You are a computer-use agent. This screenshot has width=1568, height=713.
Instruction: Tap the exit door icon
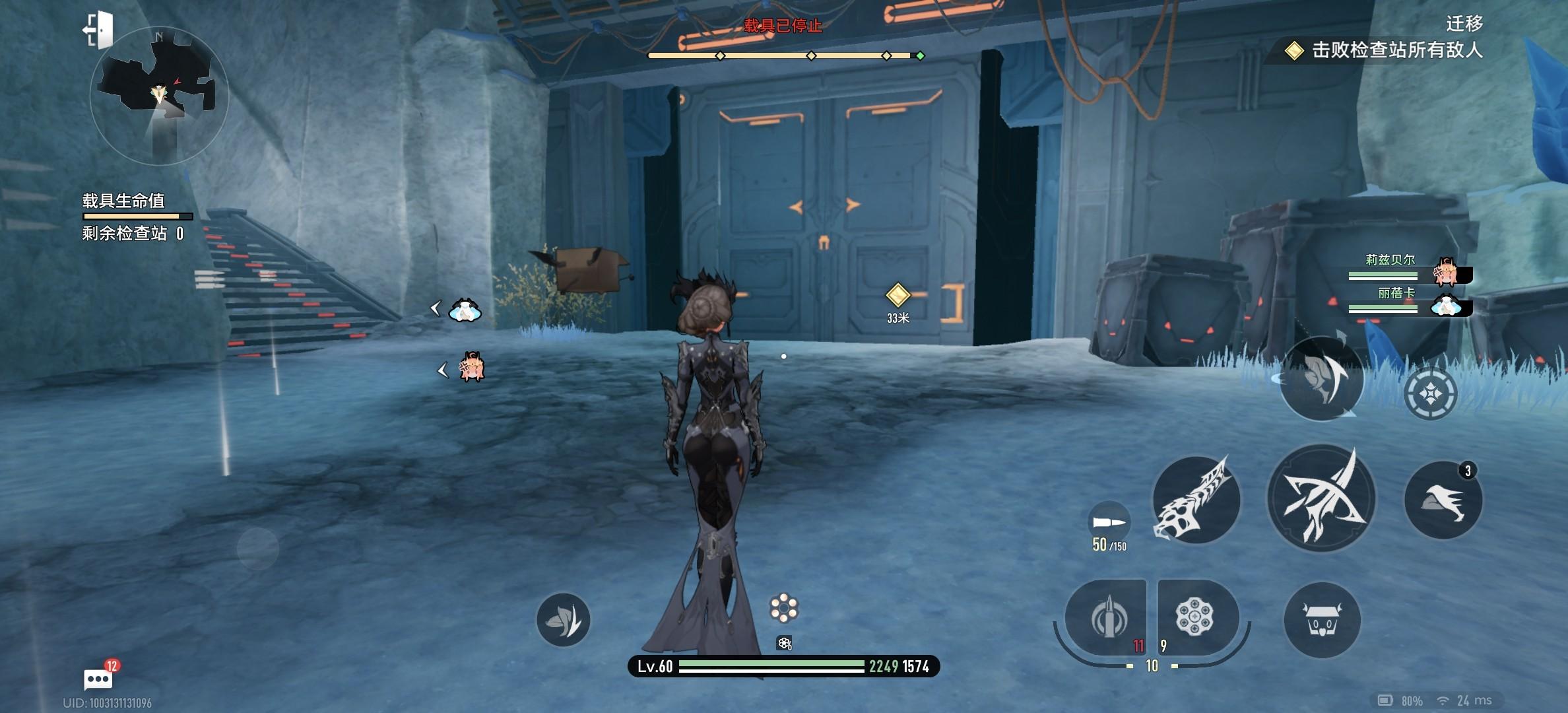pyautogui.click(x=98, y=30)
